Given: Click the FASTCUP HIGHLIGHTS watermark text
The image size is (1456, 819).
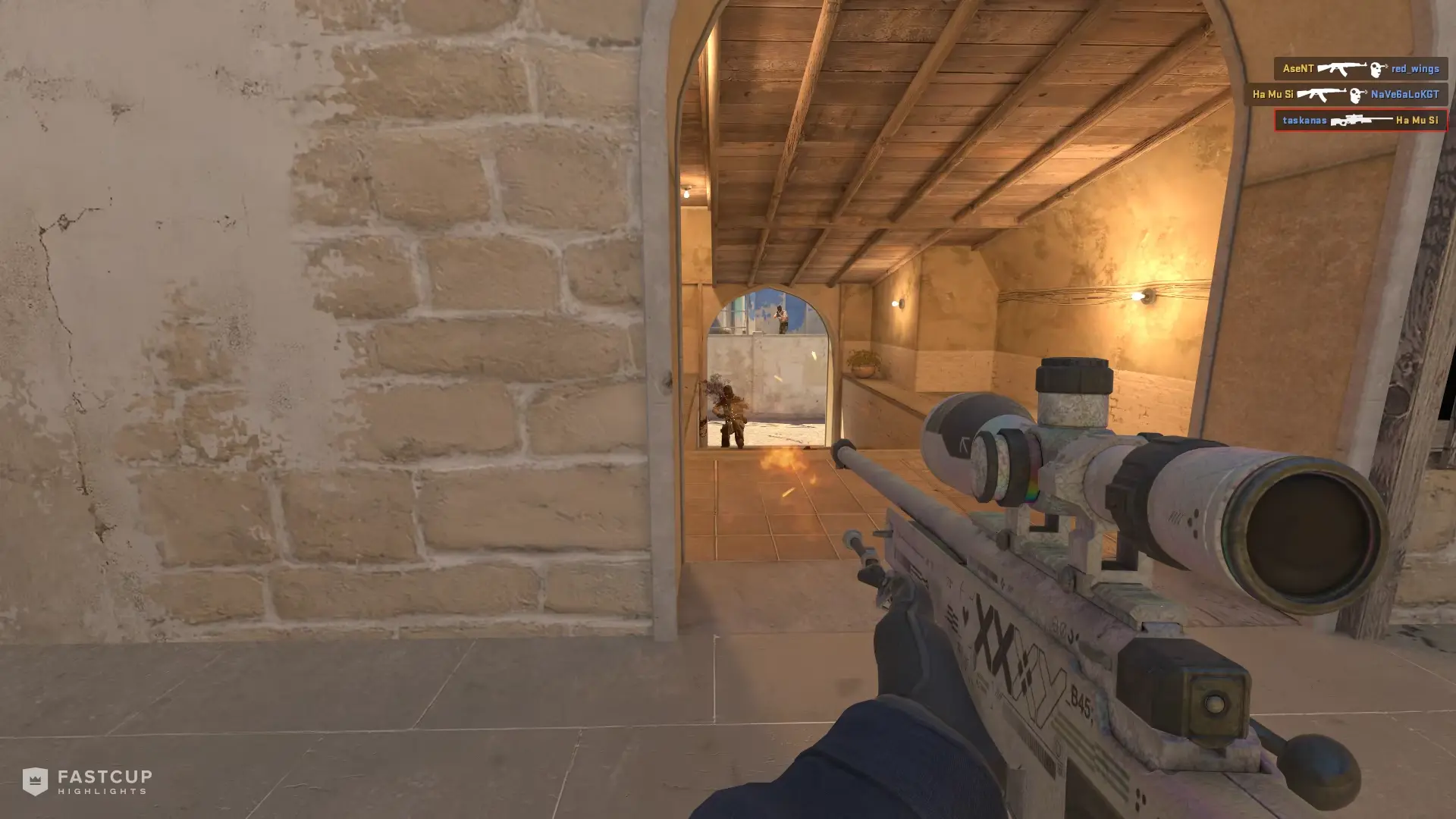Looking at the screenshot, I should [102, 781].
